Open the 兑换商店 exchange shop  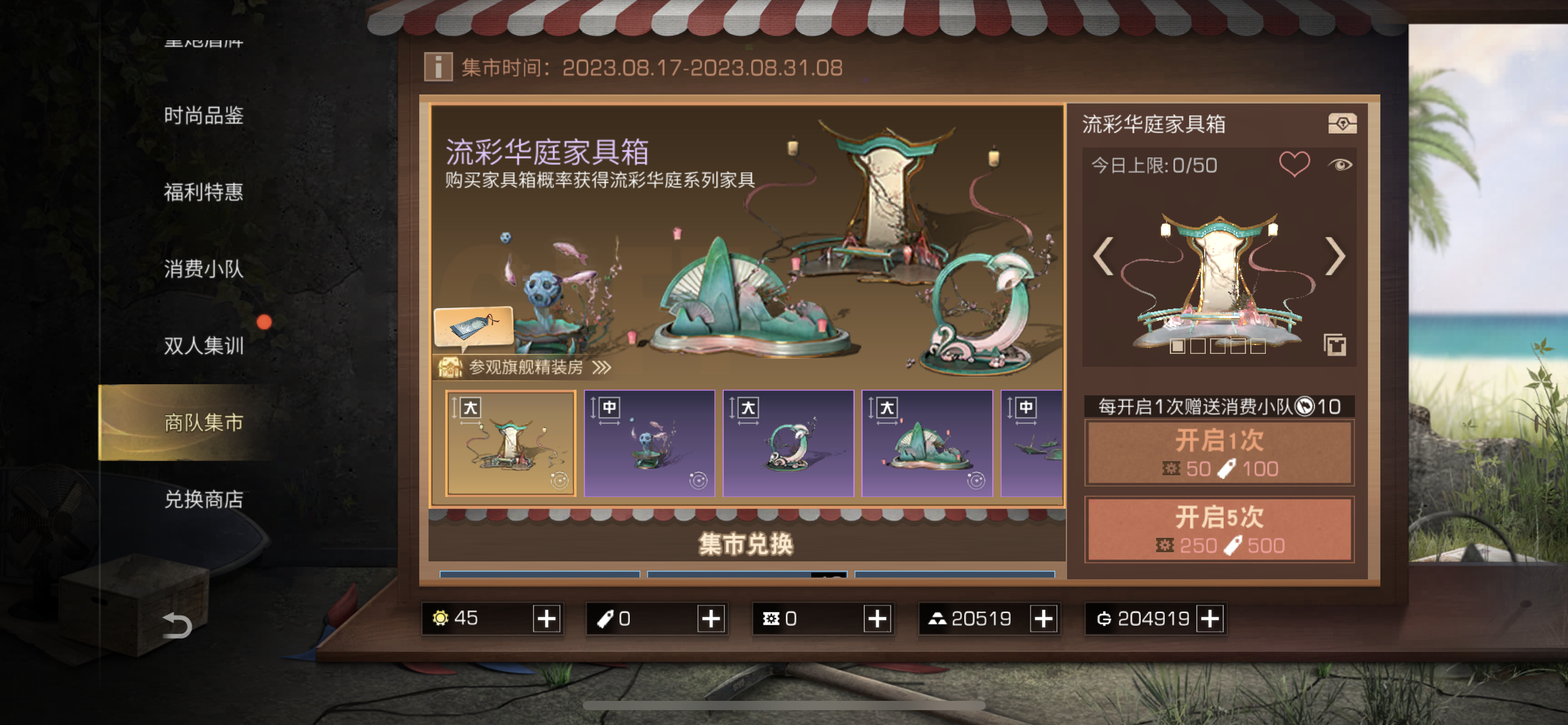point(203,499)
